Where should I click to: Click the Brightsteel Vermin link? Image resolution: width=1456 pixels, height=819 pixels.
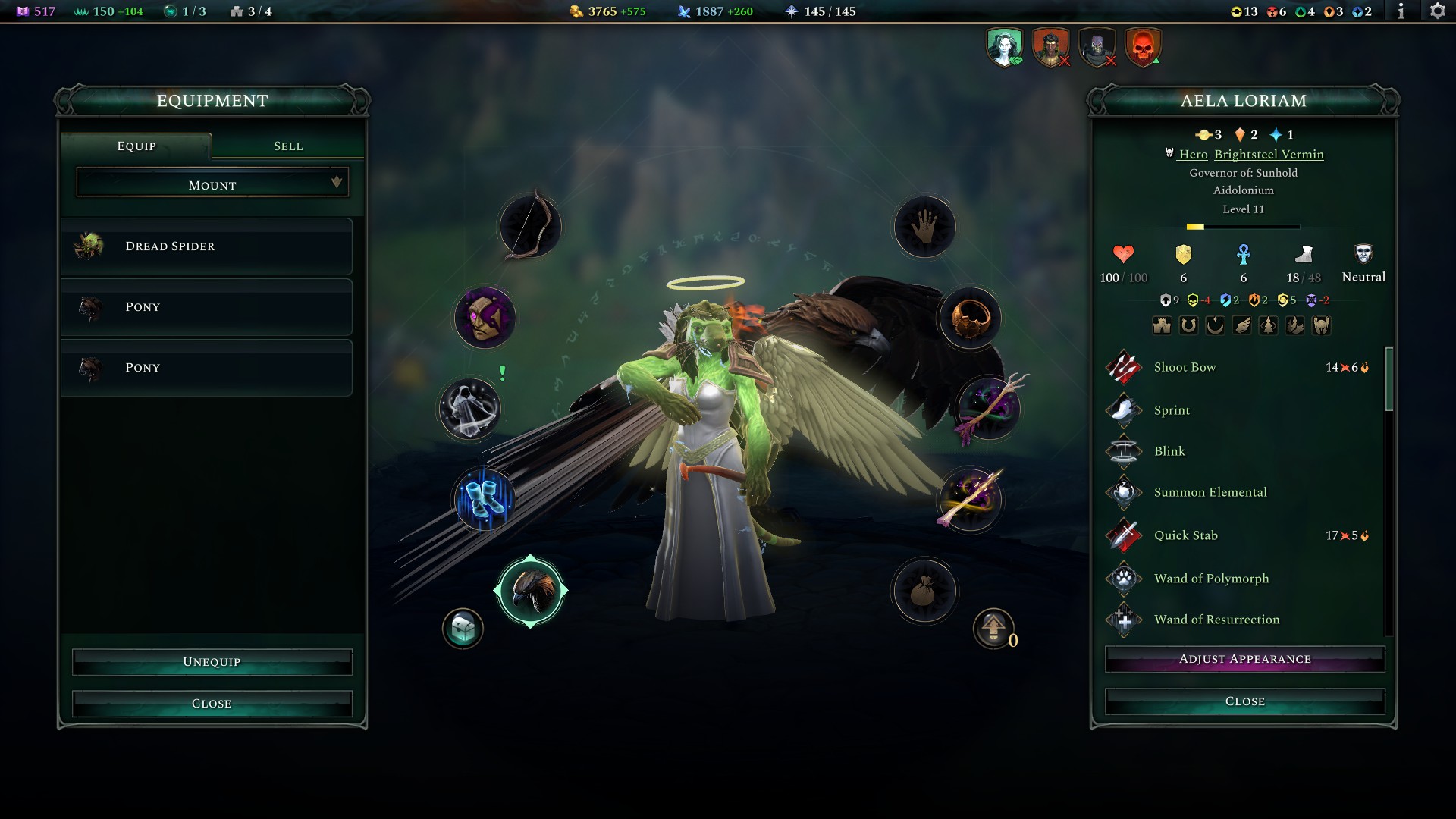(1269, 154)
